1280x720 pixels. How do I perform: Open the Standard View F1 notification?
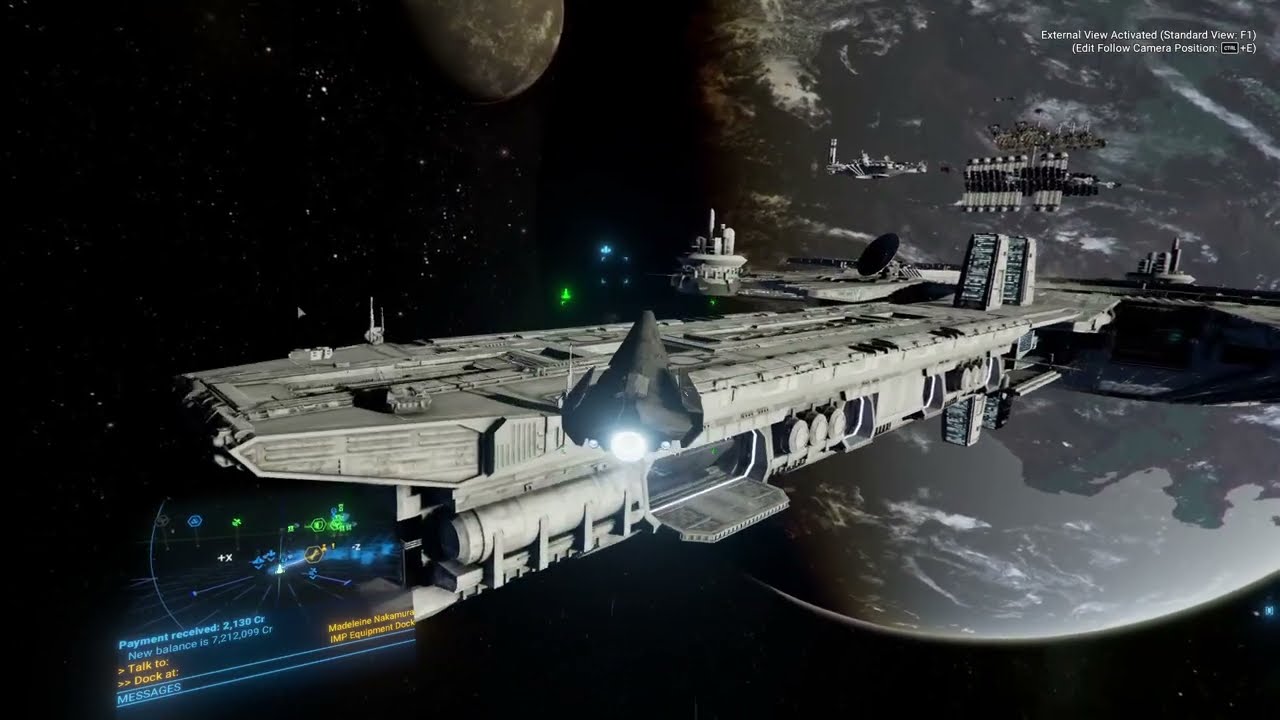(x=1150, y=33)
